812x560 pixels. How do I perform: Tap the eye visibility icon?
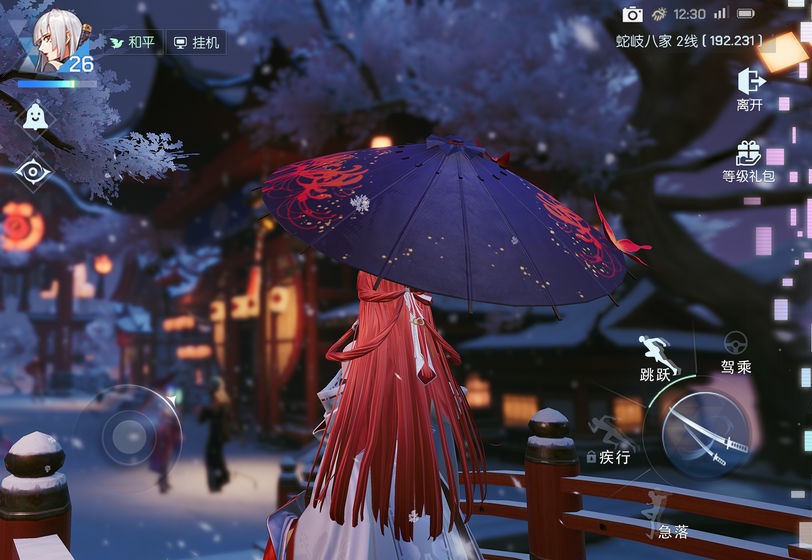[34, 172]
